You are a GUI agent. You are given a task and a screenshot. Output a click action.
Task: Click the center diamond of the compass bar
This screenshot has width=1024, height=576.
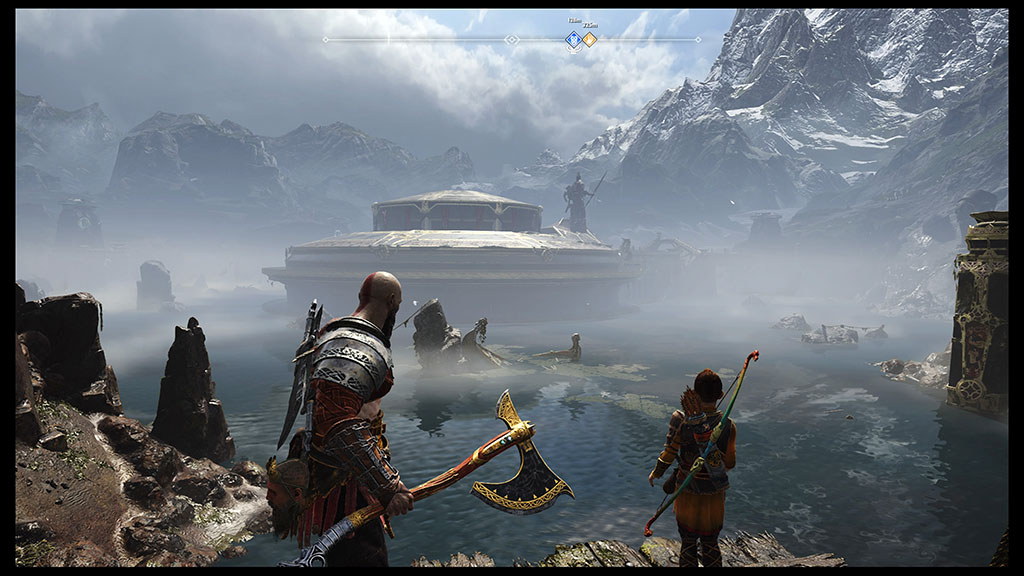[x=512, y=40]
